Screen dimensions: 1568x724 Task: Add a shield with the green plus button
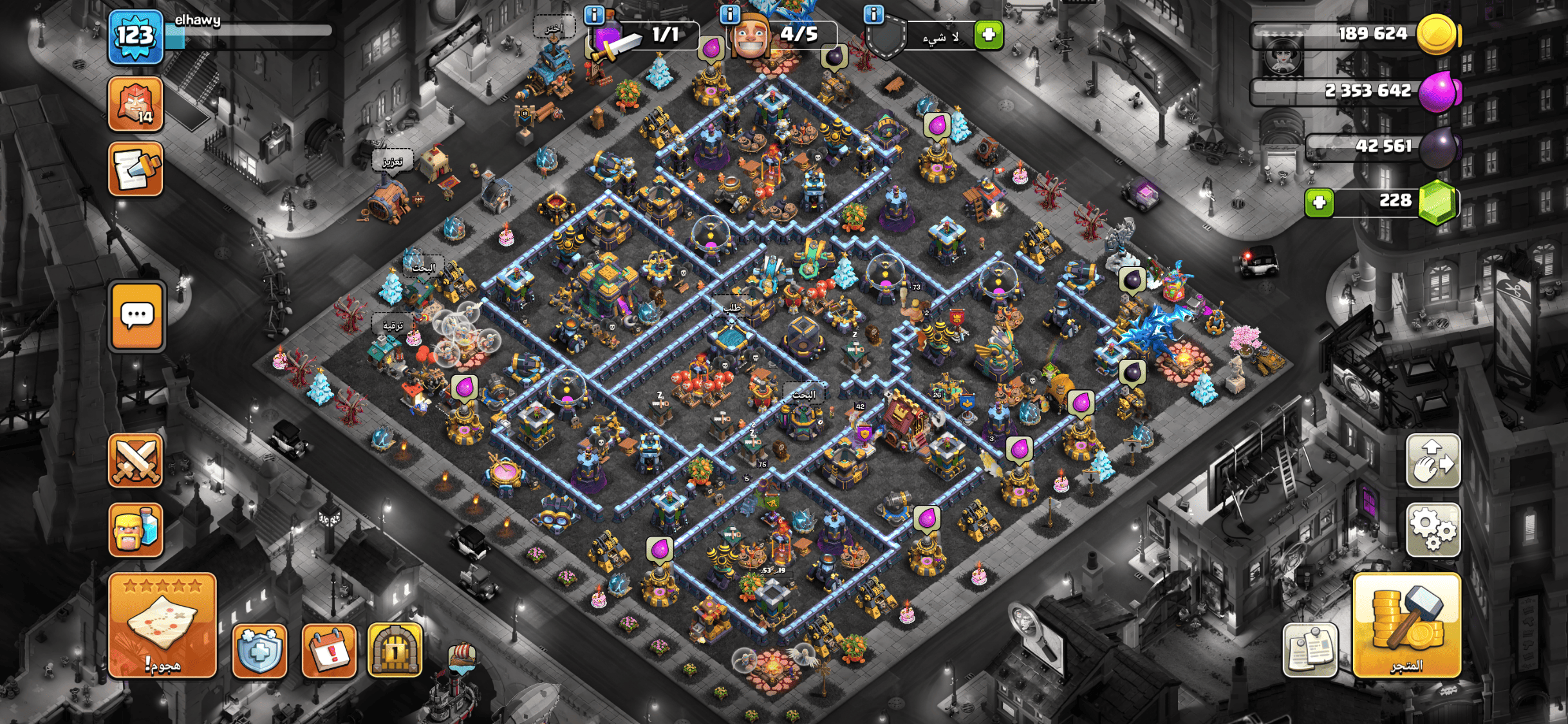(x=989, y=35)
